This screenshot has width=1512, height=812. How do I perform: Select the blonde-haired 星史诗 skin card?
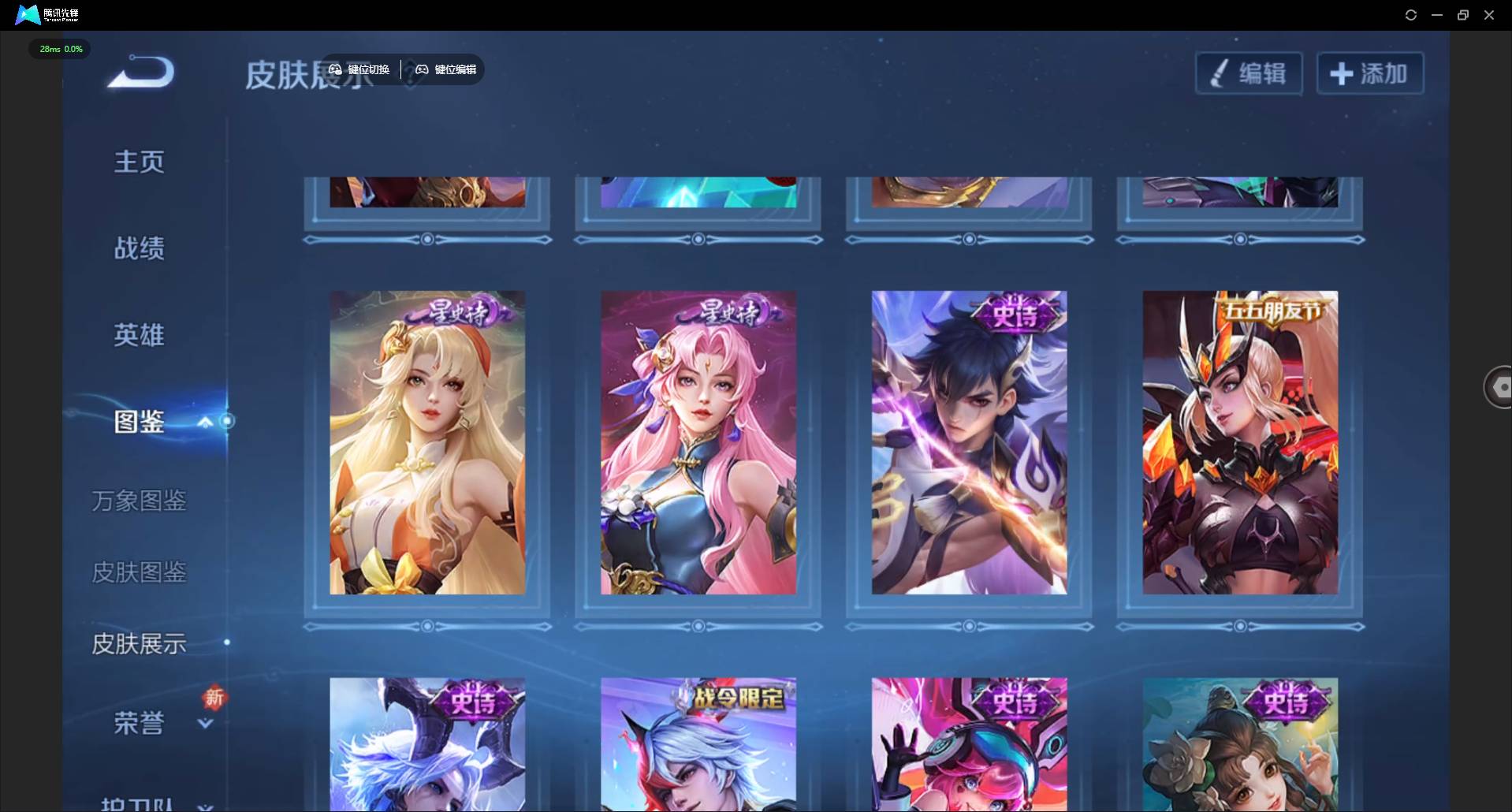(427, 442)
